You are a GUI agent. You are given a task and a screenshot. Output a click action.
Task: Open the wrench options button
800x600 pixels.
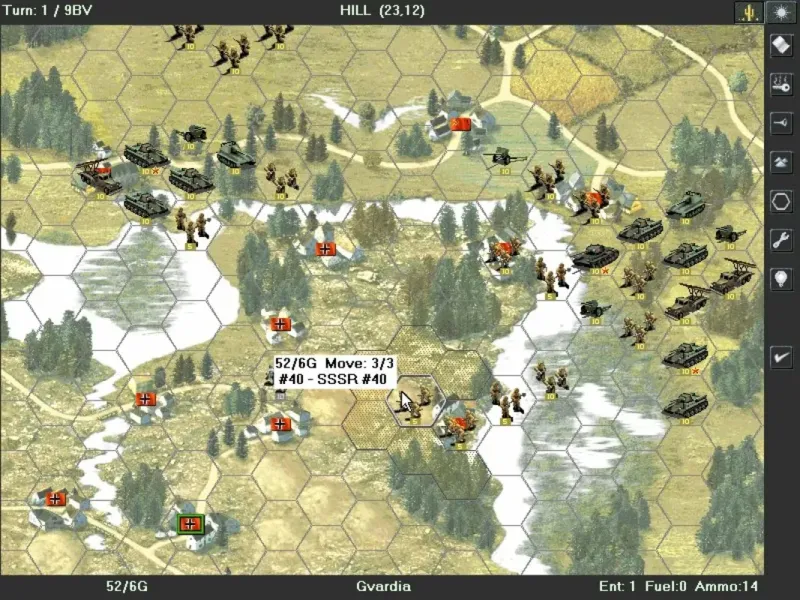click(x=780, y=239)
